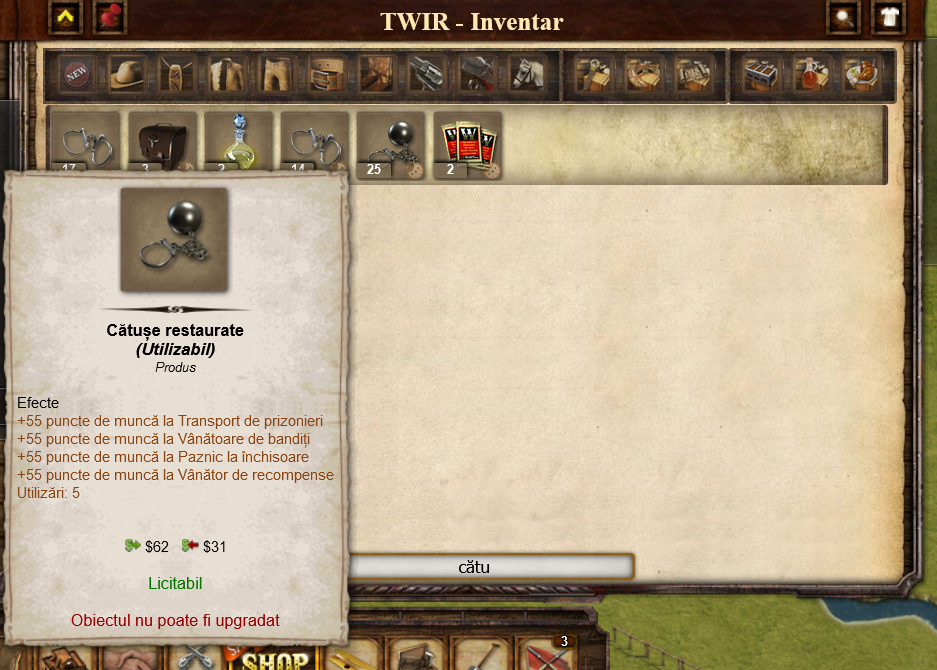Open the SHOP from bottom bar

(x=274, y=658)
